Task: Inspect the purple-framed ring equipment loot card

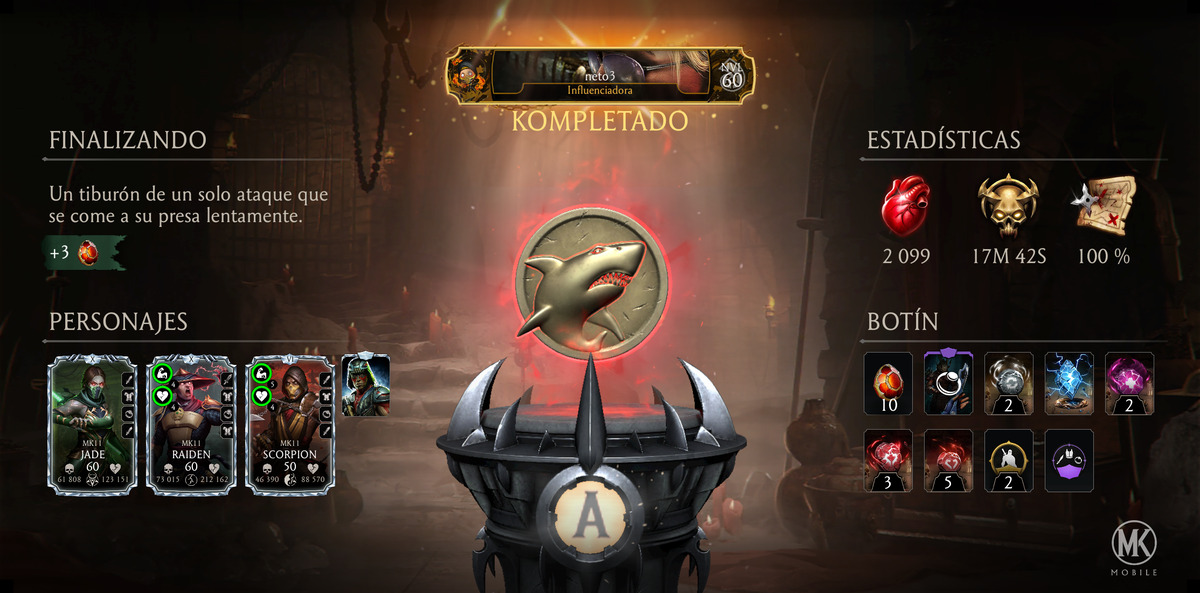Action: coord(949,383)
